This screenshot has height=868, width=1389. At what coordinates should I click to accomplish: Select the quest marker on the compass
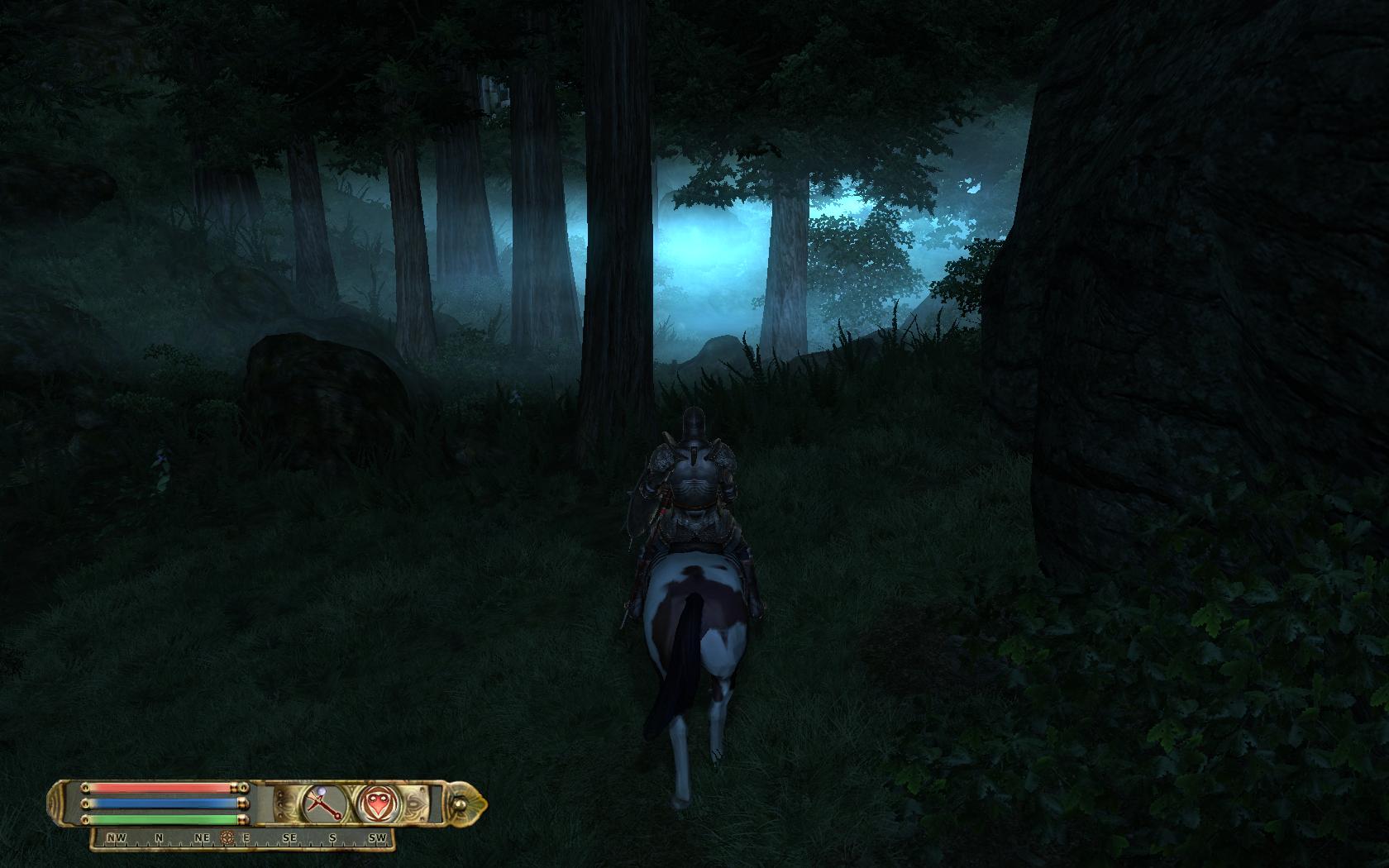click(227, 838)
